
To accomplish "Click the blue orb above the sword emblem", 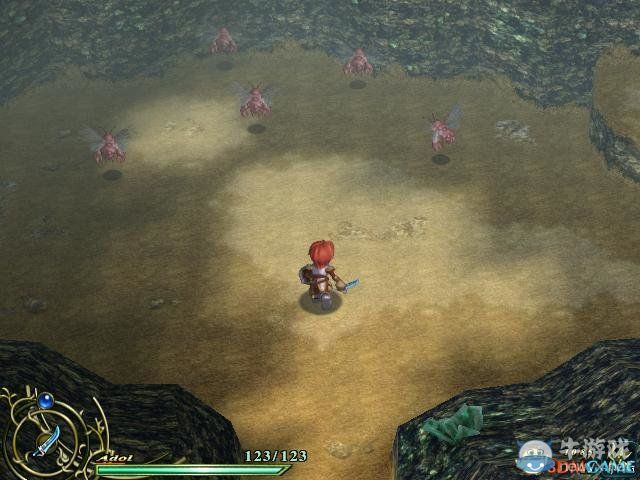I will click(x=45, y=400).
